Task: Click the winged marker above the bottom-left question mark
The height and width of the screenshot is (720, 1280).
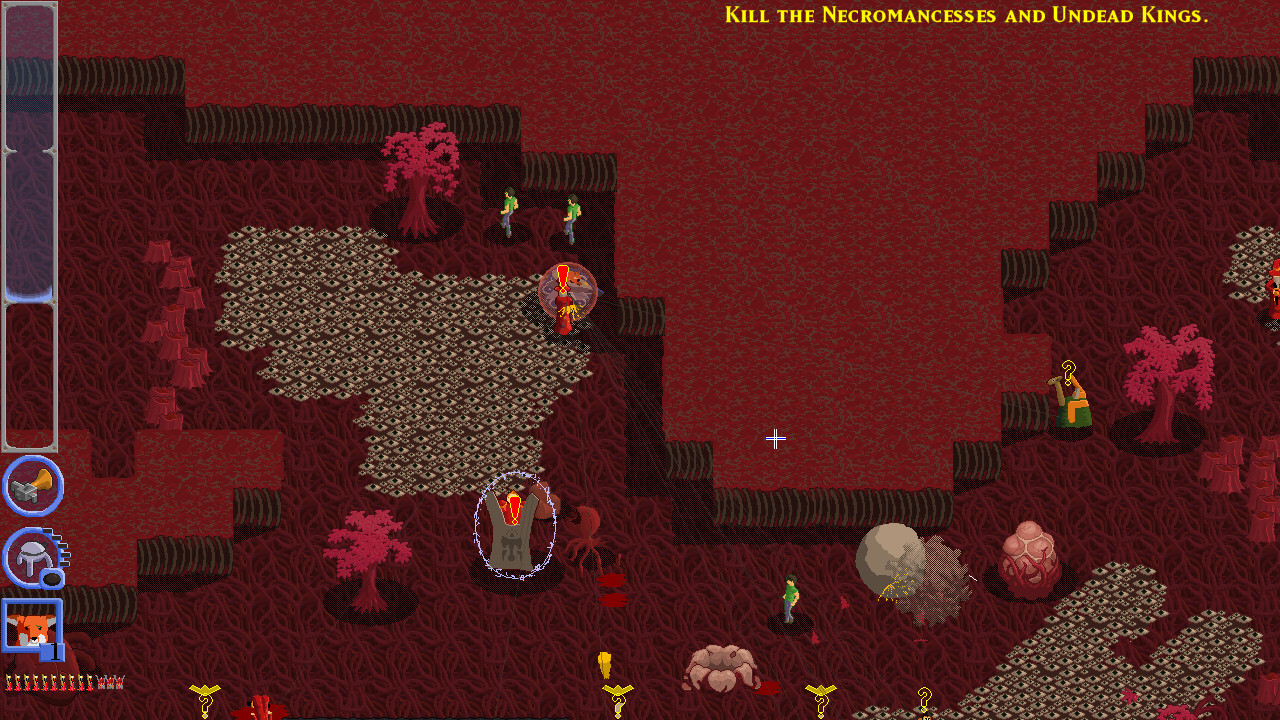Action: (x=204, y=688)
